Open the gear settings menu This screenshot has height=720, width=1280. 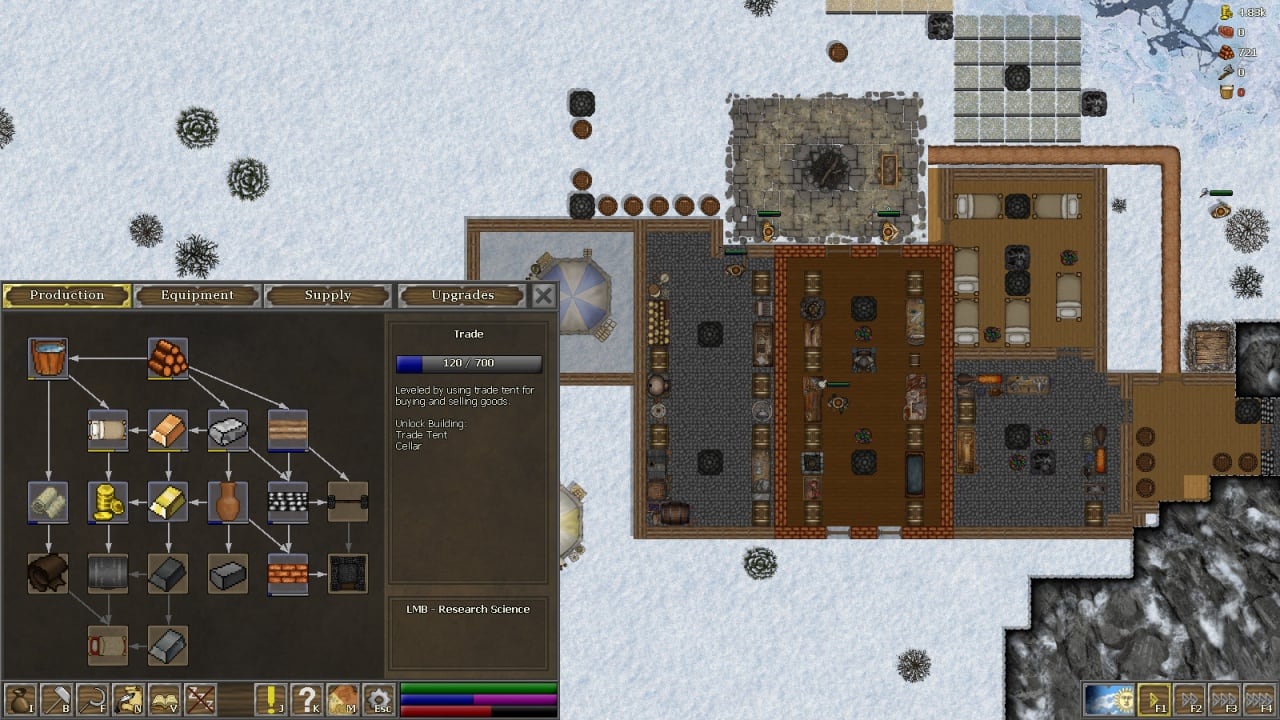click(378, 699)
